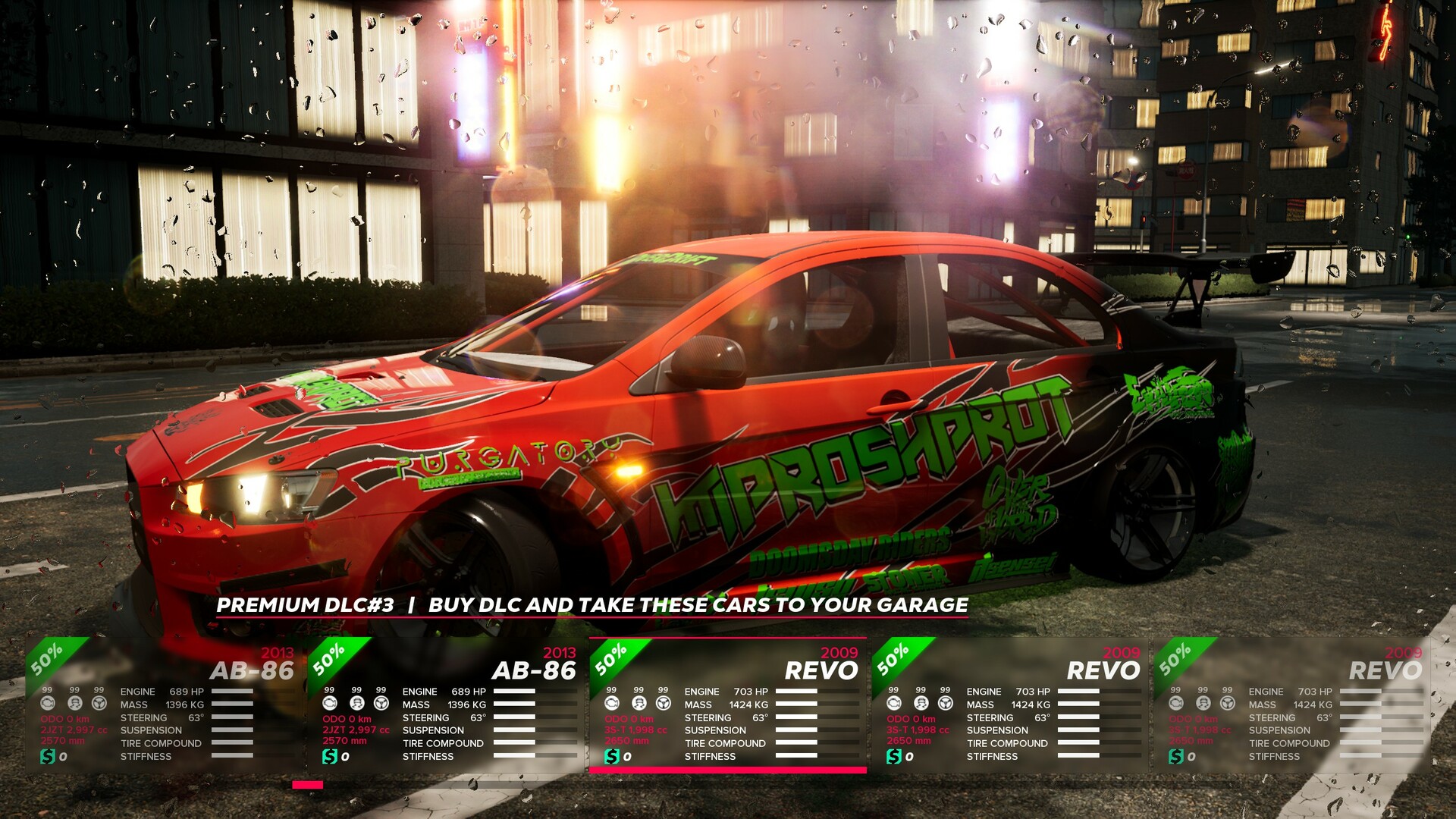Image resolution: width=1456 pixels, height=819 pixels.
Task: Click the driver helmet icon on first AB-86 card
Action: [x=74, y=703]
